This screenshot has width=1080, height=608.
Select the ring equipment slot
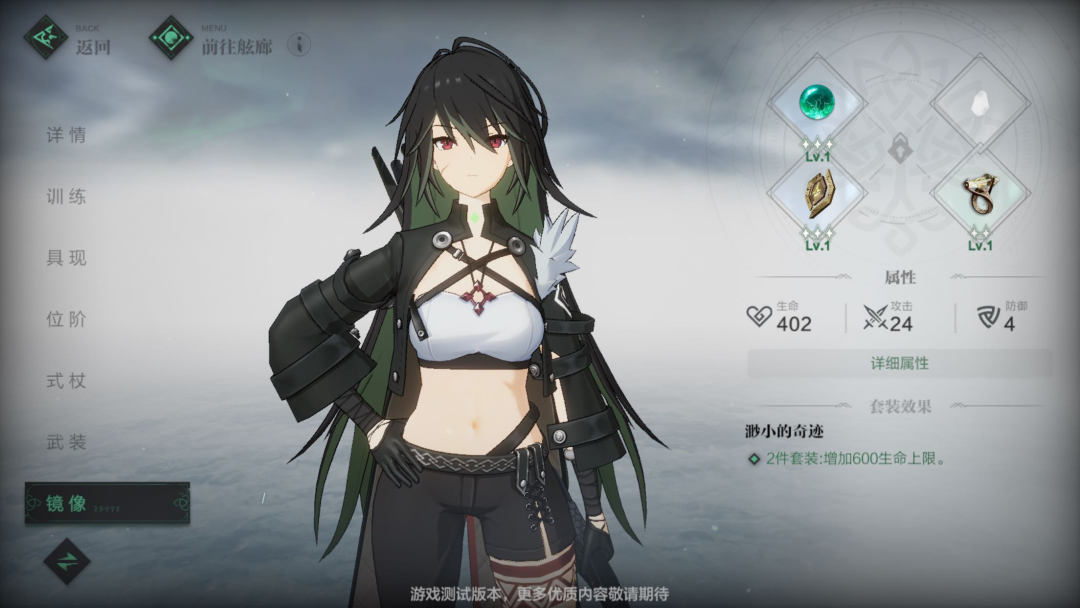click(x=981, y=194)
